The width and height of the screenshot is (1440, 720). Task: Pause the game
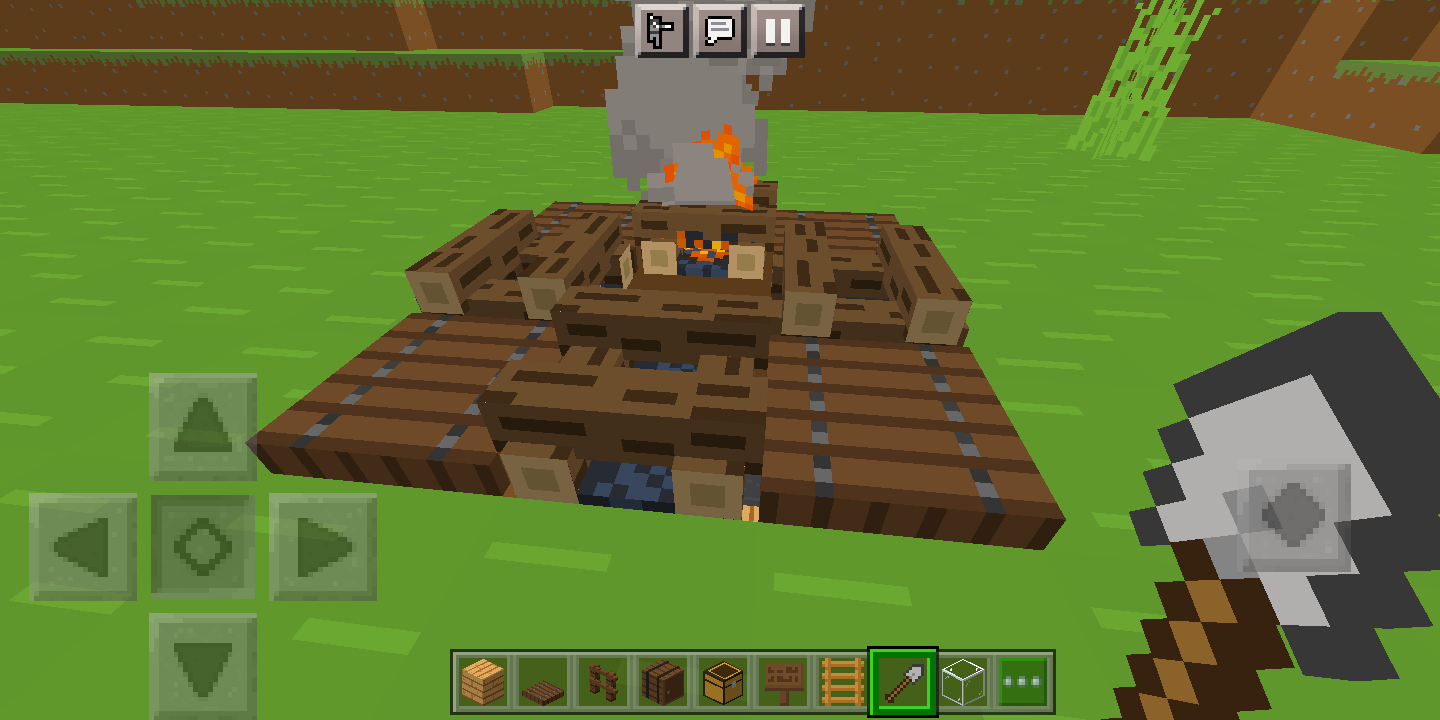(x=780, y=31)
